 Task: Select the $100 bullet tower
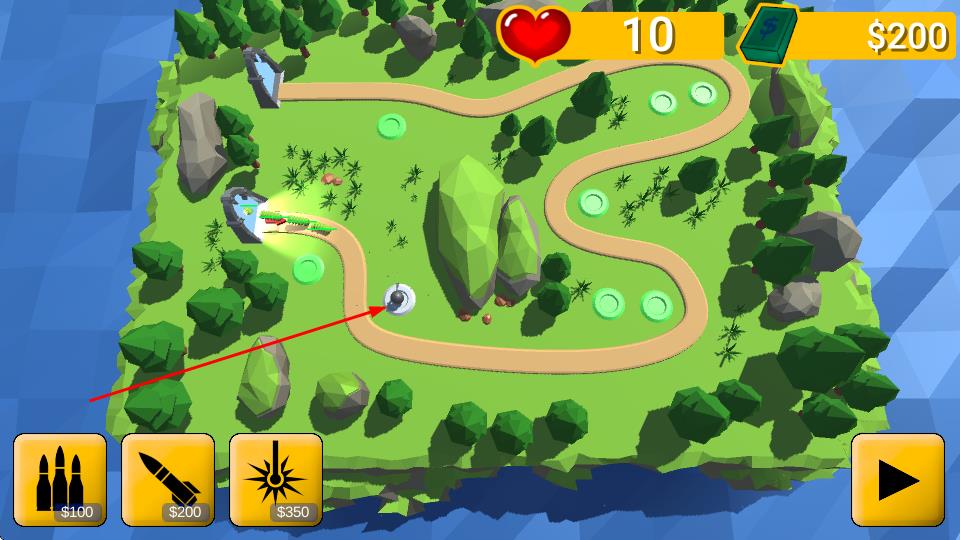(x=60, y=479)
